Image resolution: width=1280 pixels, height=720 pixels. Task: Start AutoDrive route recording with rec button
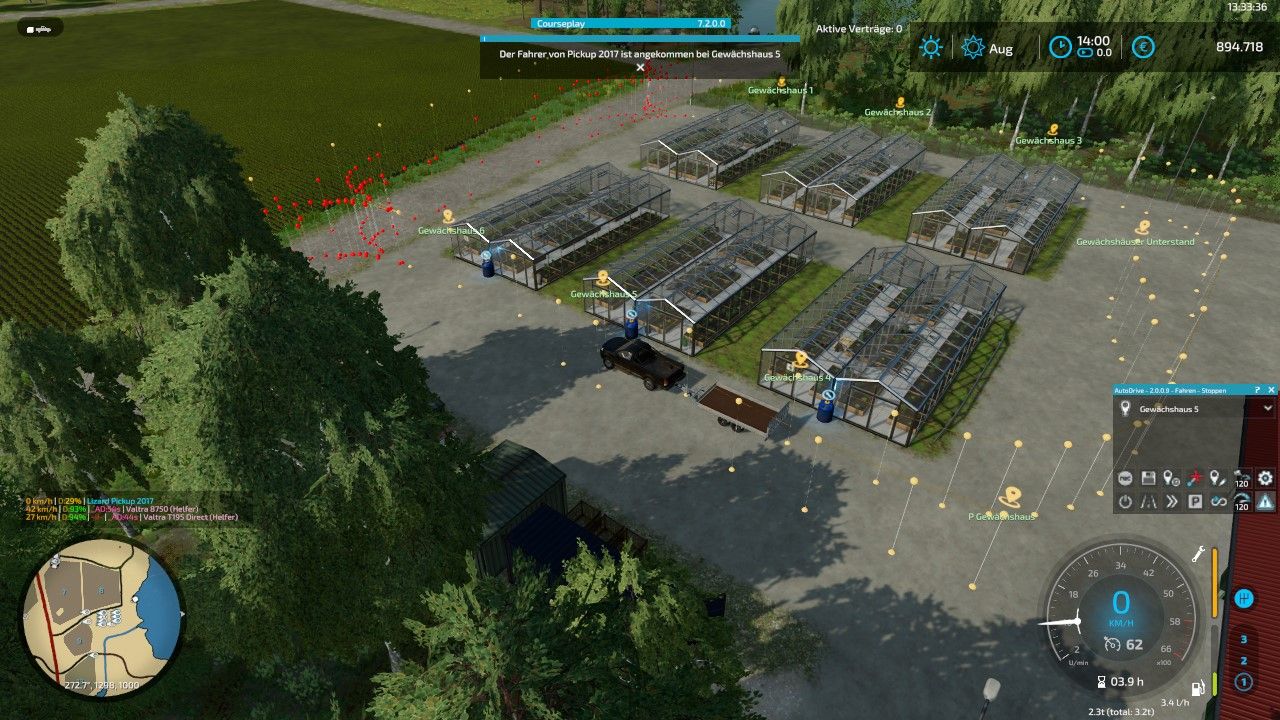pyautogui.click(x=1125, y=479)
